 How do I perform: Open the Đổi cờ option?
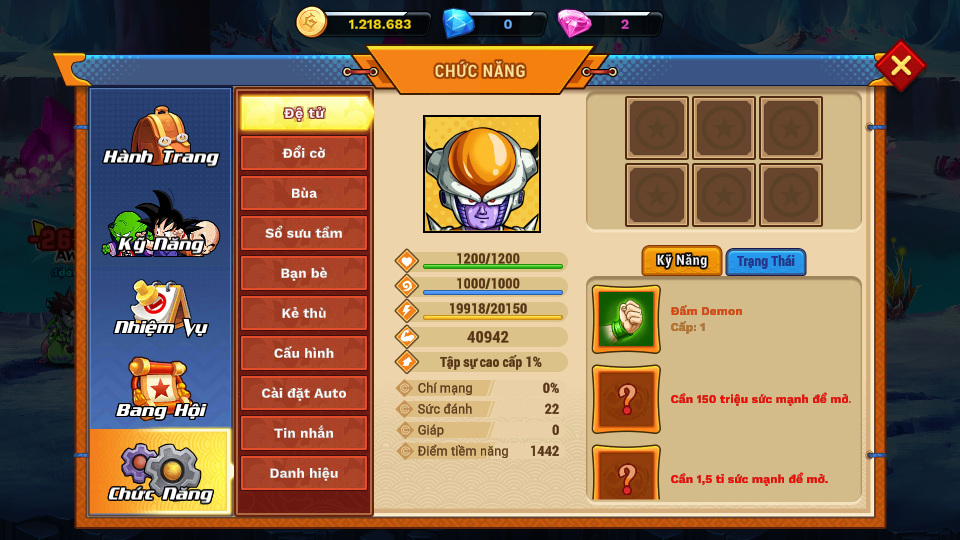coord(304,153)
